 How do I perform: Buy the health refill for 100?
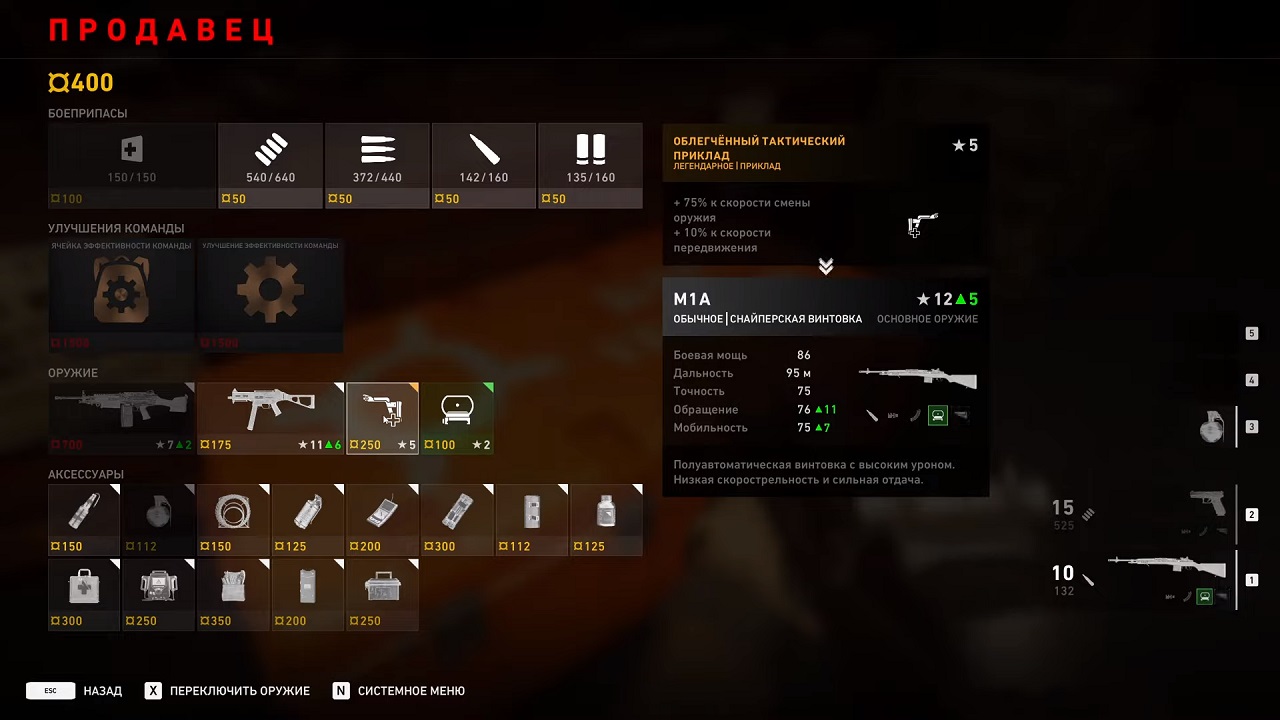131,165
